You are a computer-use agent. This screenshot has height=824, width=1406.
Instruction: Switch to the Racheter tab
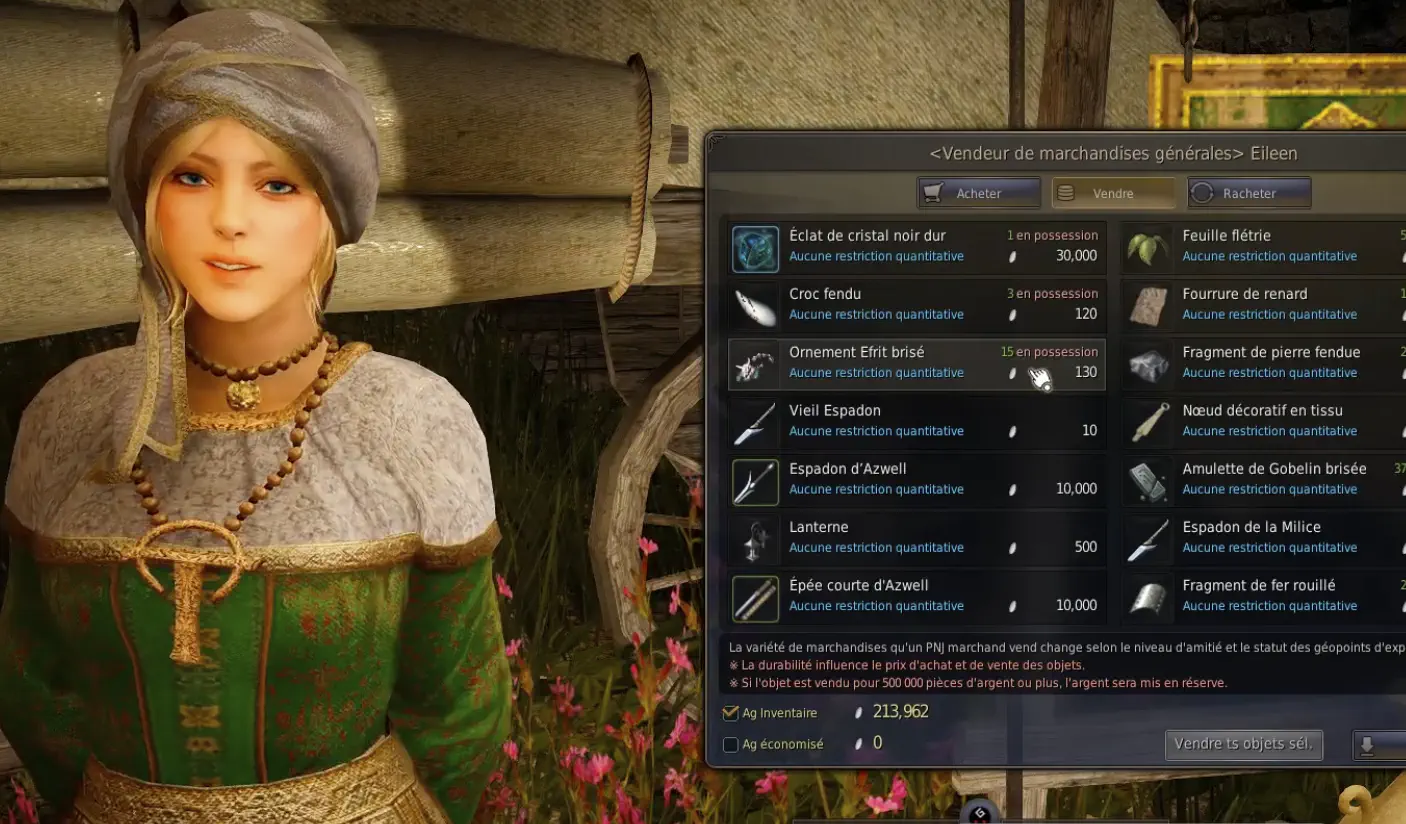tap(1248, 192)
